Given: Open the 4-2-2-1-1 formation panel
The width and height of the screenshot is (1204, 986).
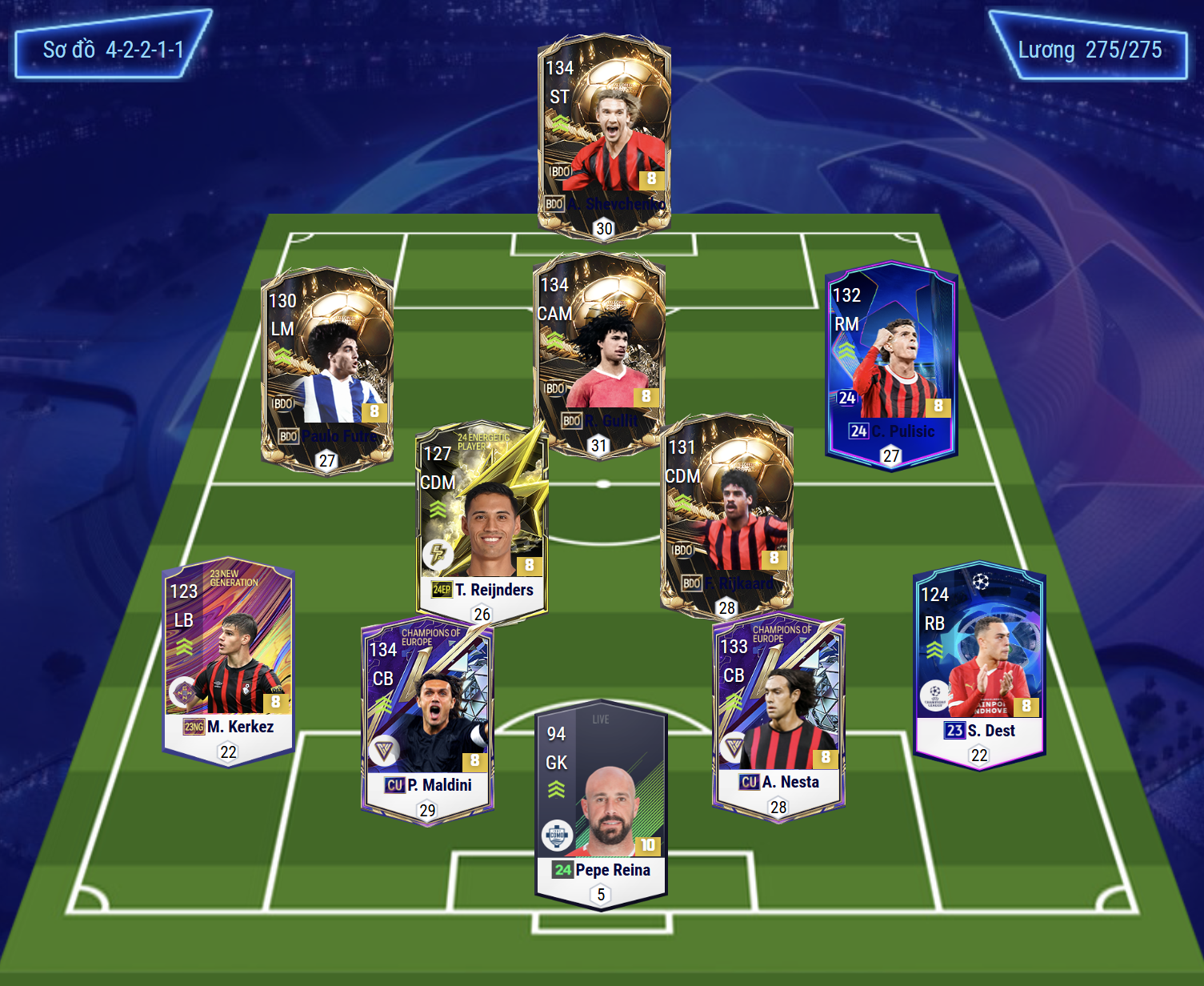Looking at the screenshot, I should 113,49.
